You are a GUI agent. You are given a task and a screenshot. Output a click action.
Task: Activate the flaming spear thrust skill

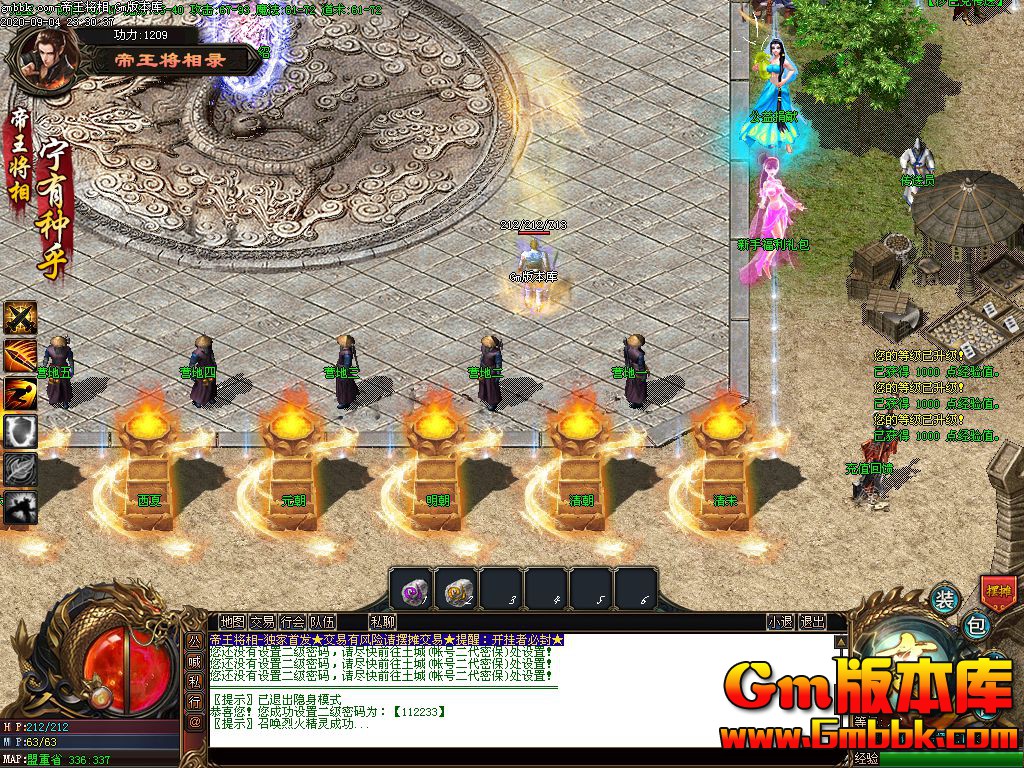(20, 355)
